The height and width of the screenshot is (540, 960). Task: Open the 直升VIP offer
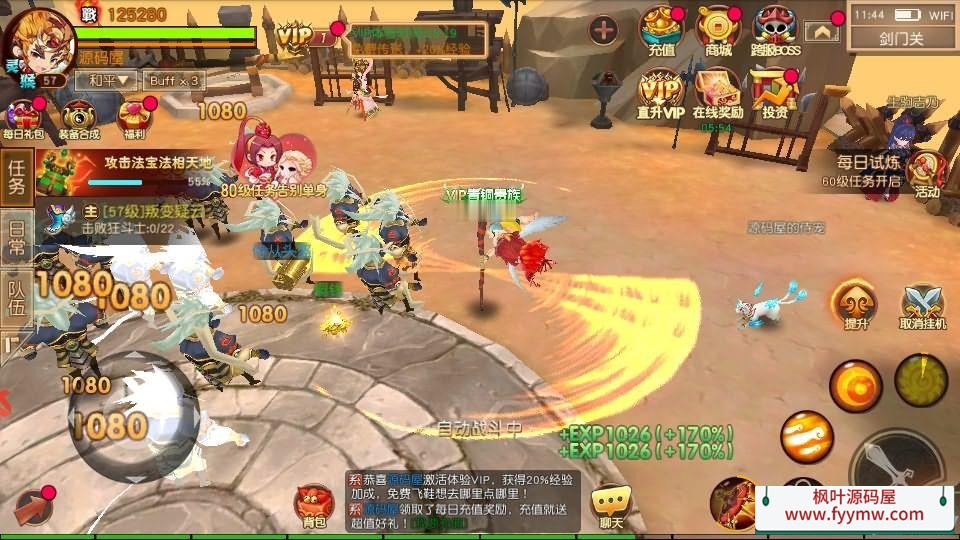click(661, 93)
